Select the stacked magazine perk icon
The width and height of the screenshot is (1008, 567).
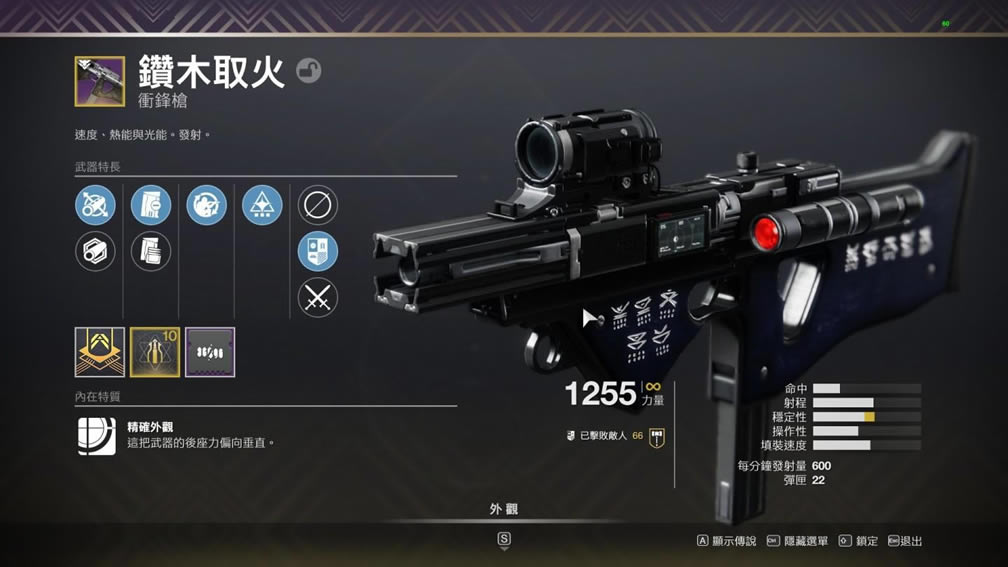(x=150, y=251)
